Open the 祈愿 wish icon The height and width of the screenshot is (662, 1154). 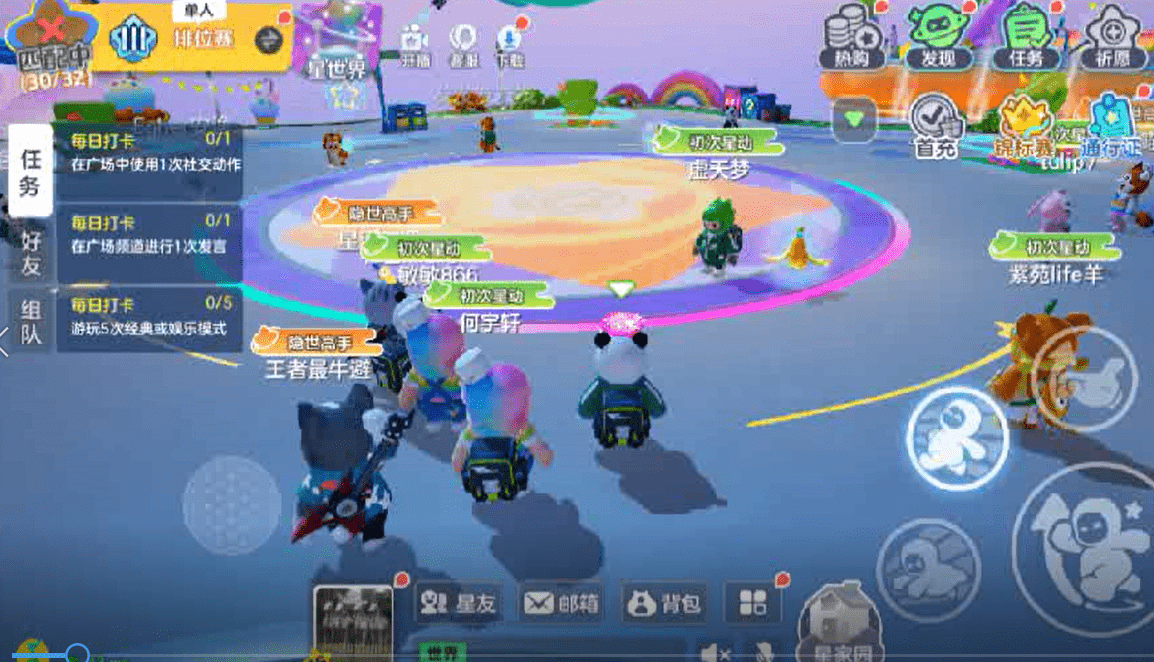tap(1111, 37)
